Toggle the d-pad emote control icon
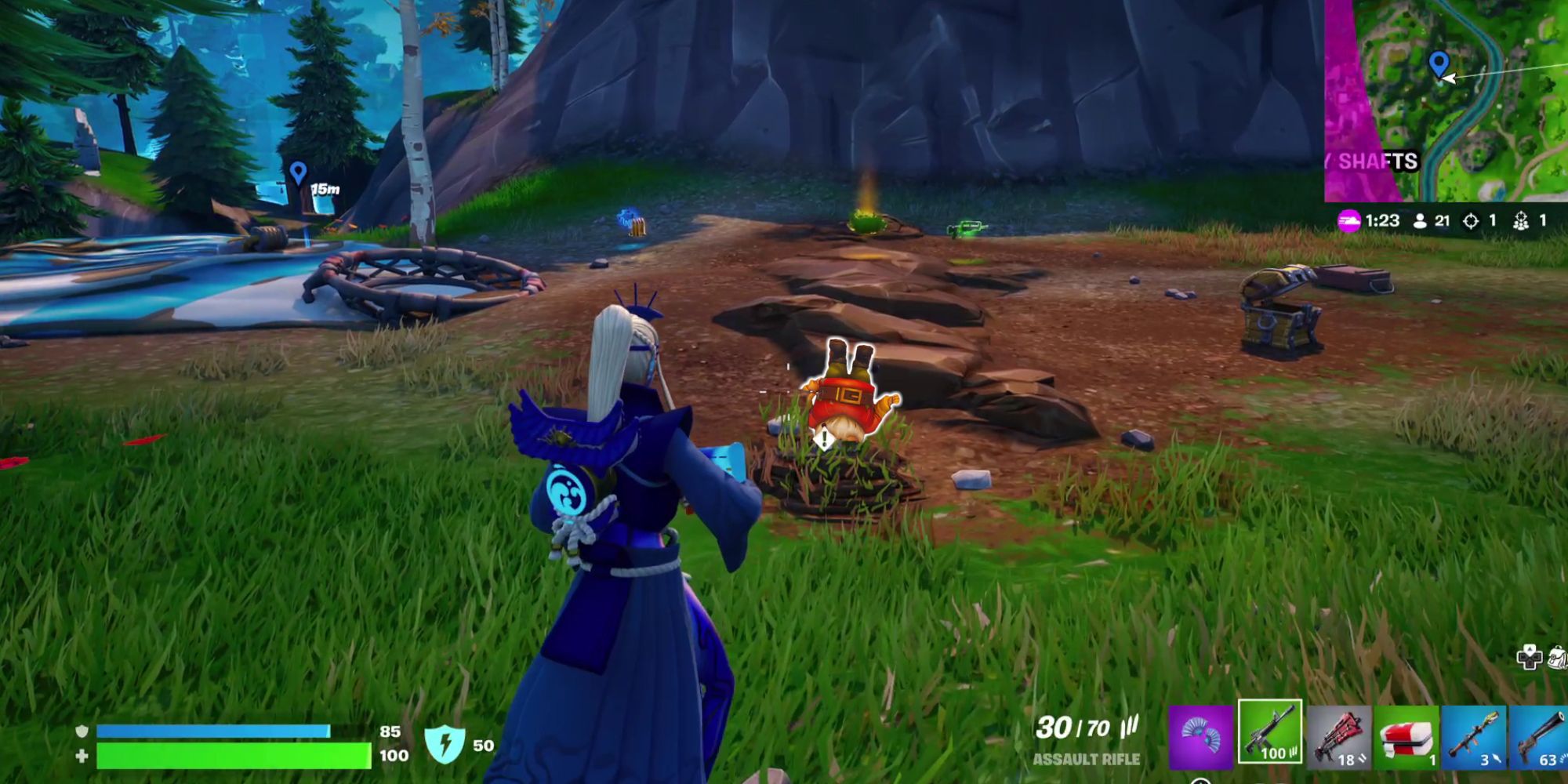Screen dimensions: 1568x784 pyautogui.click(x=1530, y=659)
